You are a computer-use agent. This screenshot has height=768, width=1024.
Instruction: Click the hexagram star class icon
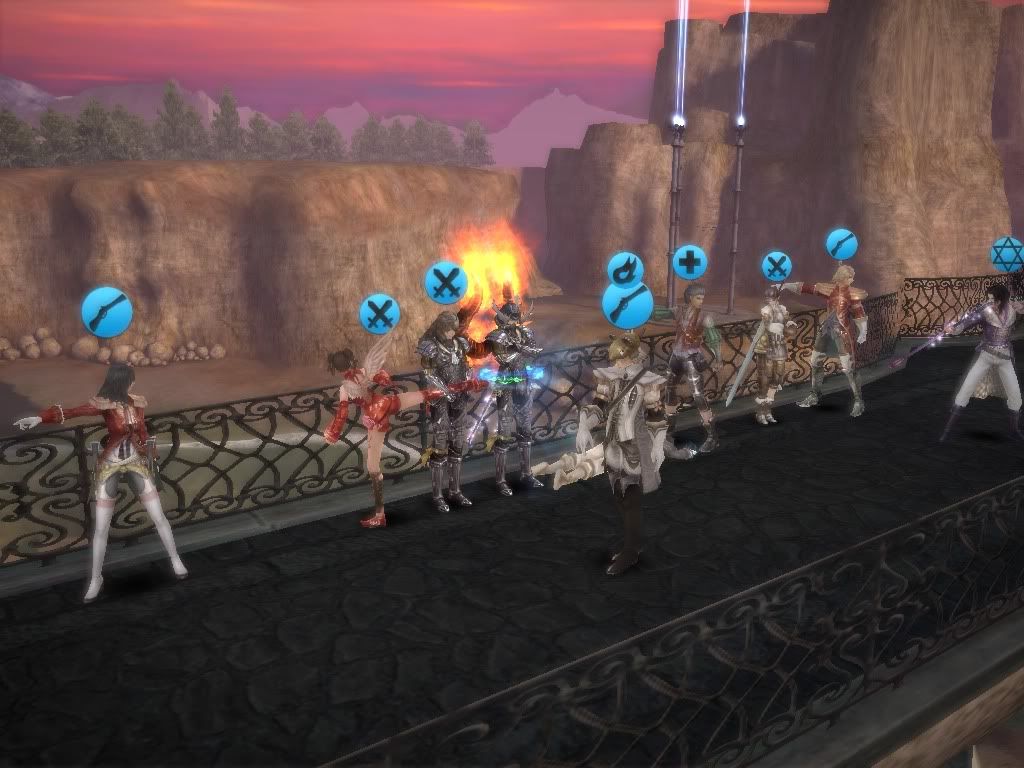(x=1007, y=254)
